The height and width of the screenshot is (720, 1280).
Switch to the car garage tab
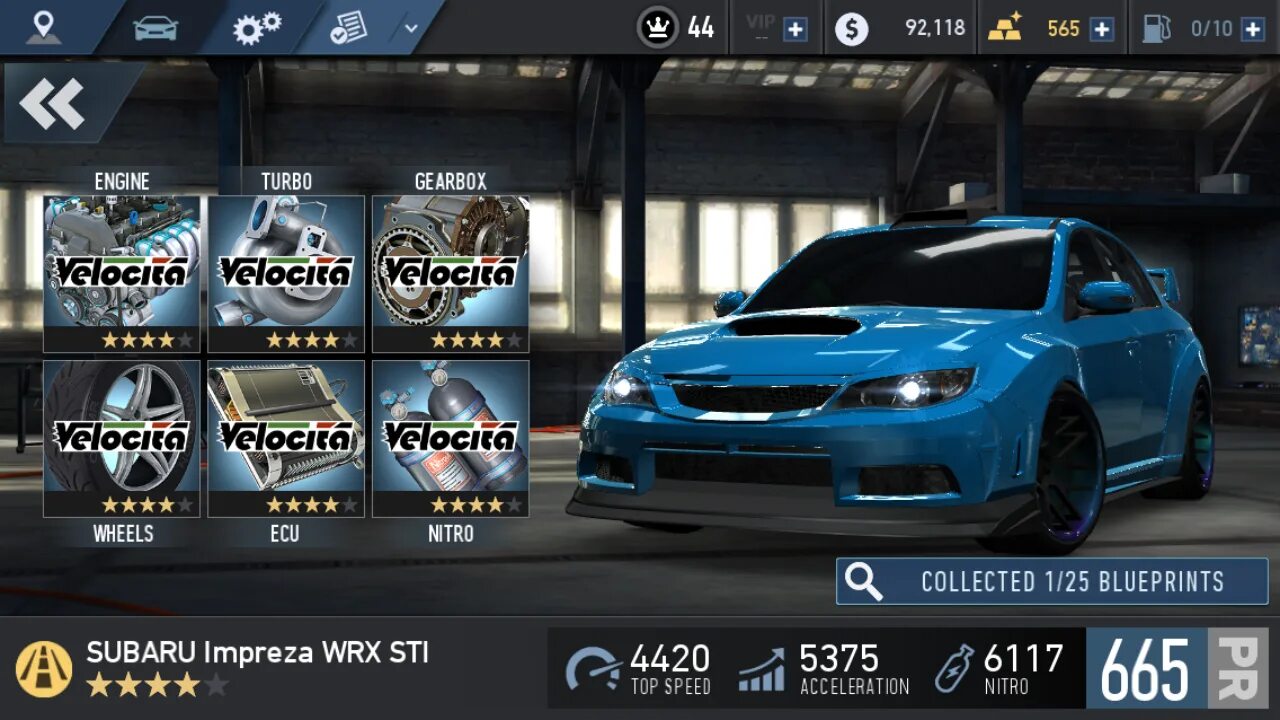pos(155,28)
